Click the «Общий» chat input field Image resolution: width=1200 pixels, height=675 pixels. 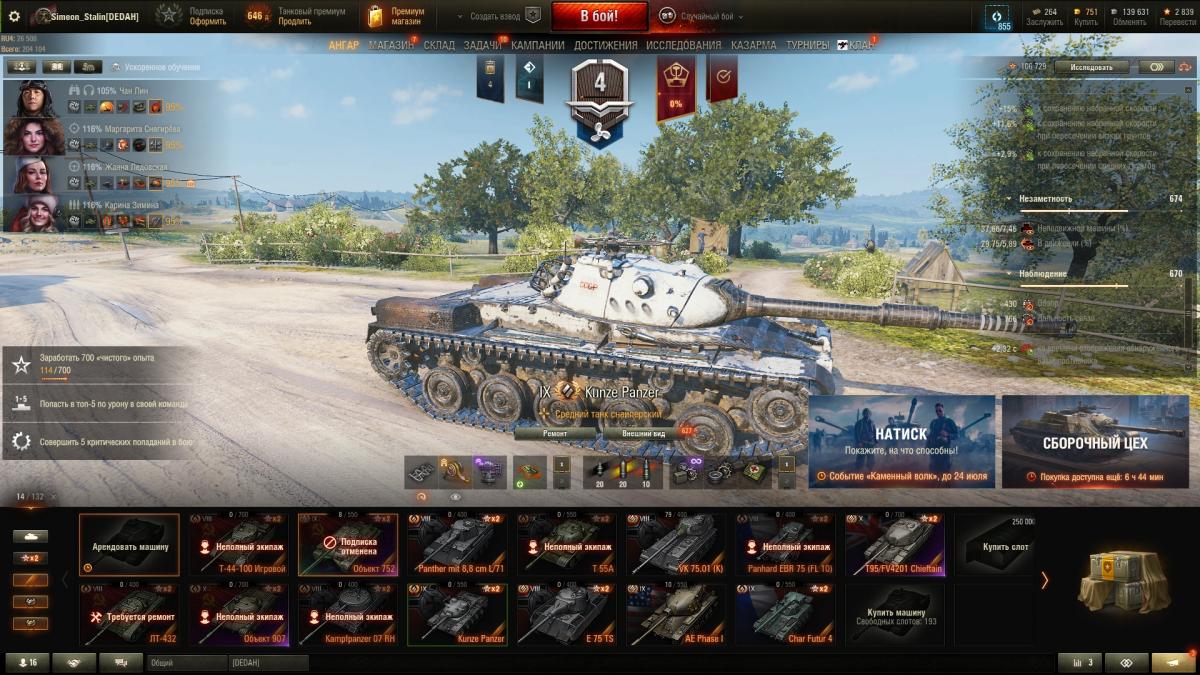coord(187,663)
